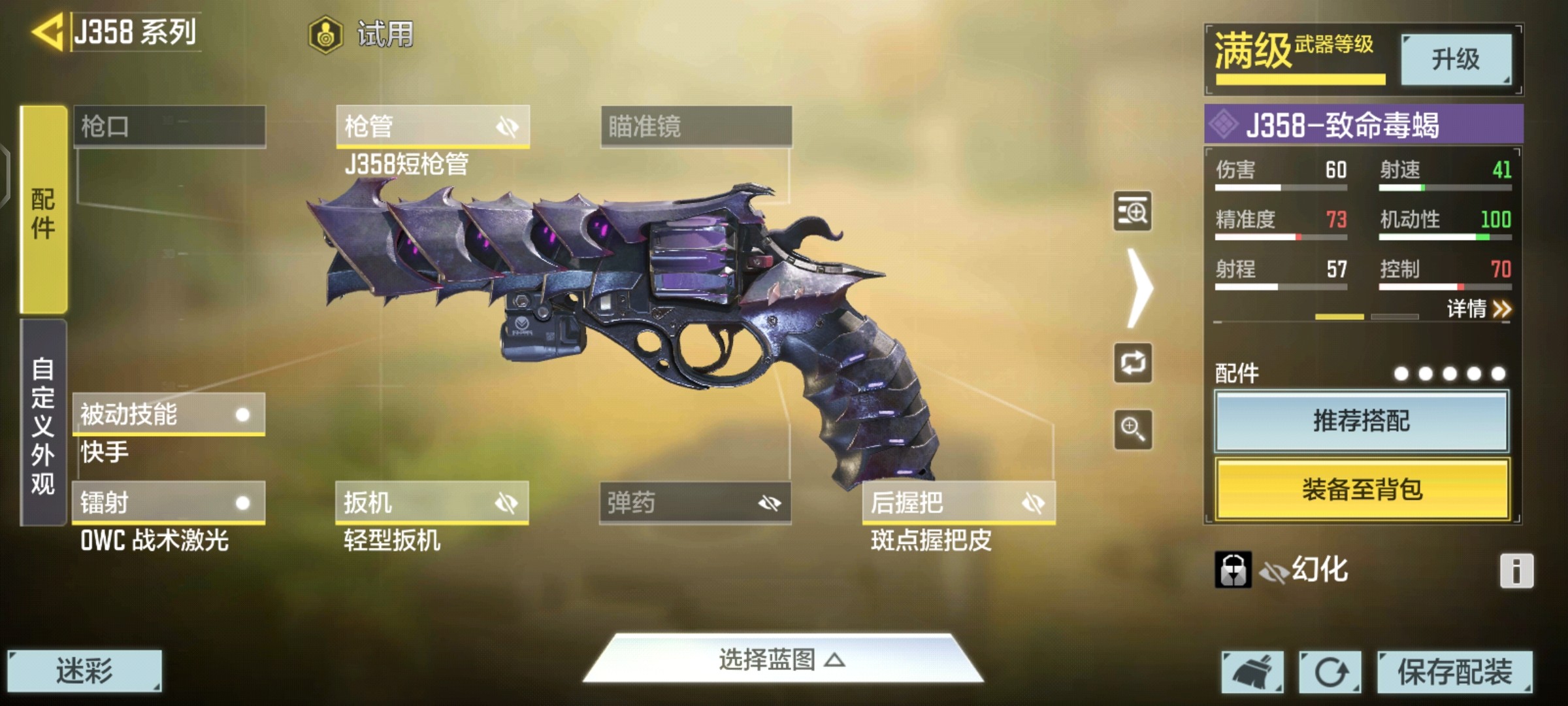1568x706 pixels.
Task: Switch to the 自定义外观 tab
Action: pyautogui.click(x=44, y=424)
